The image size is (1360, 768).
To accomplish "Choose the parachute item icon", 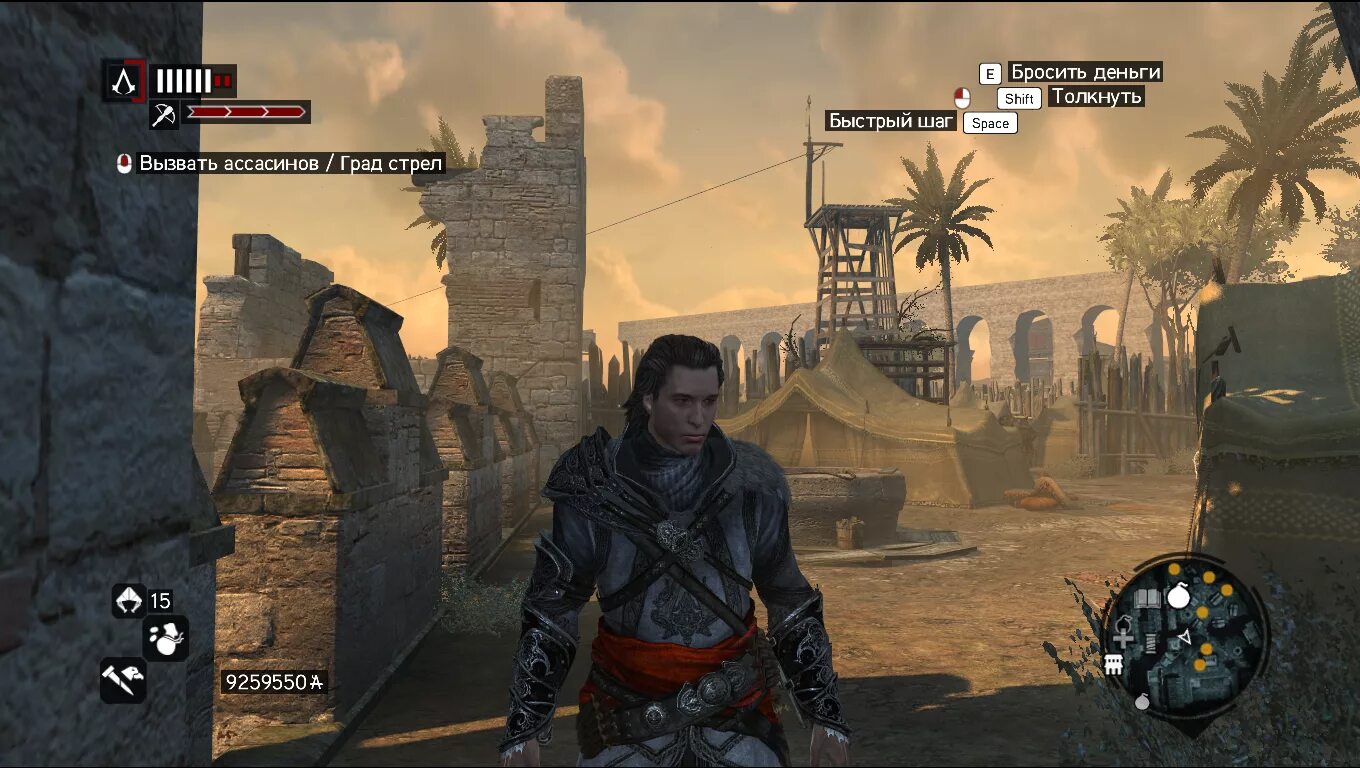I will click(129, 599).
